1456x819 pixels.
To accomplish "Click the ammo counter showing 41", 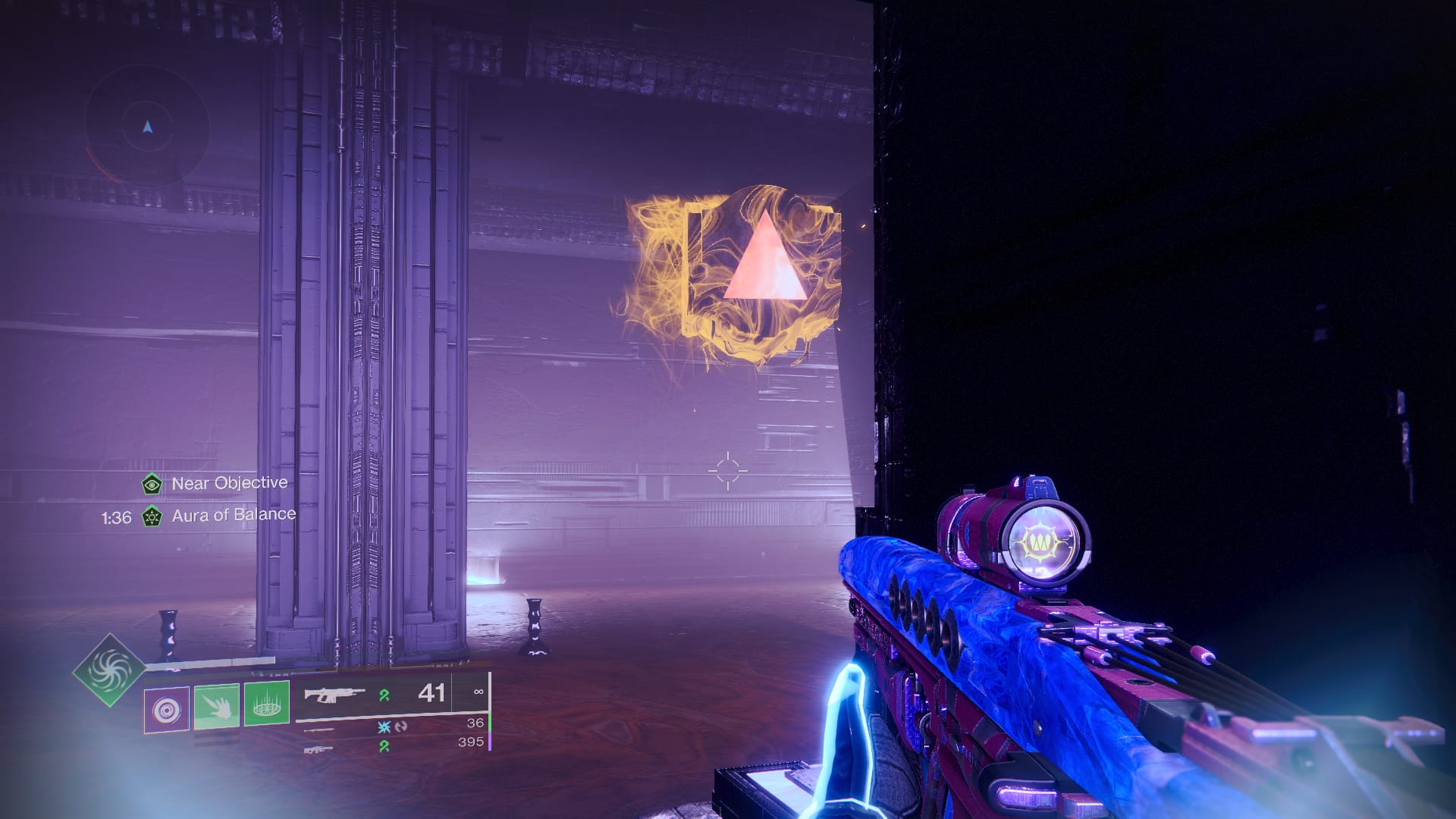I will click(432, 692).
